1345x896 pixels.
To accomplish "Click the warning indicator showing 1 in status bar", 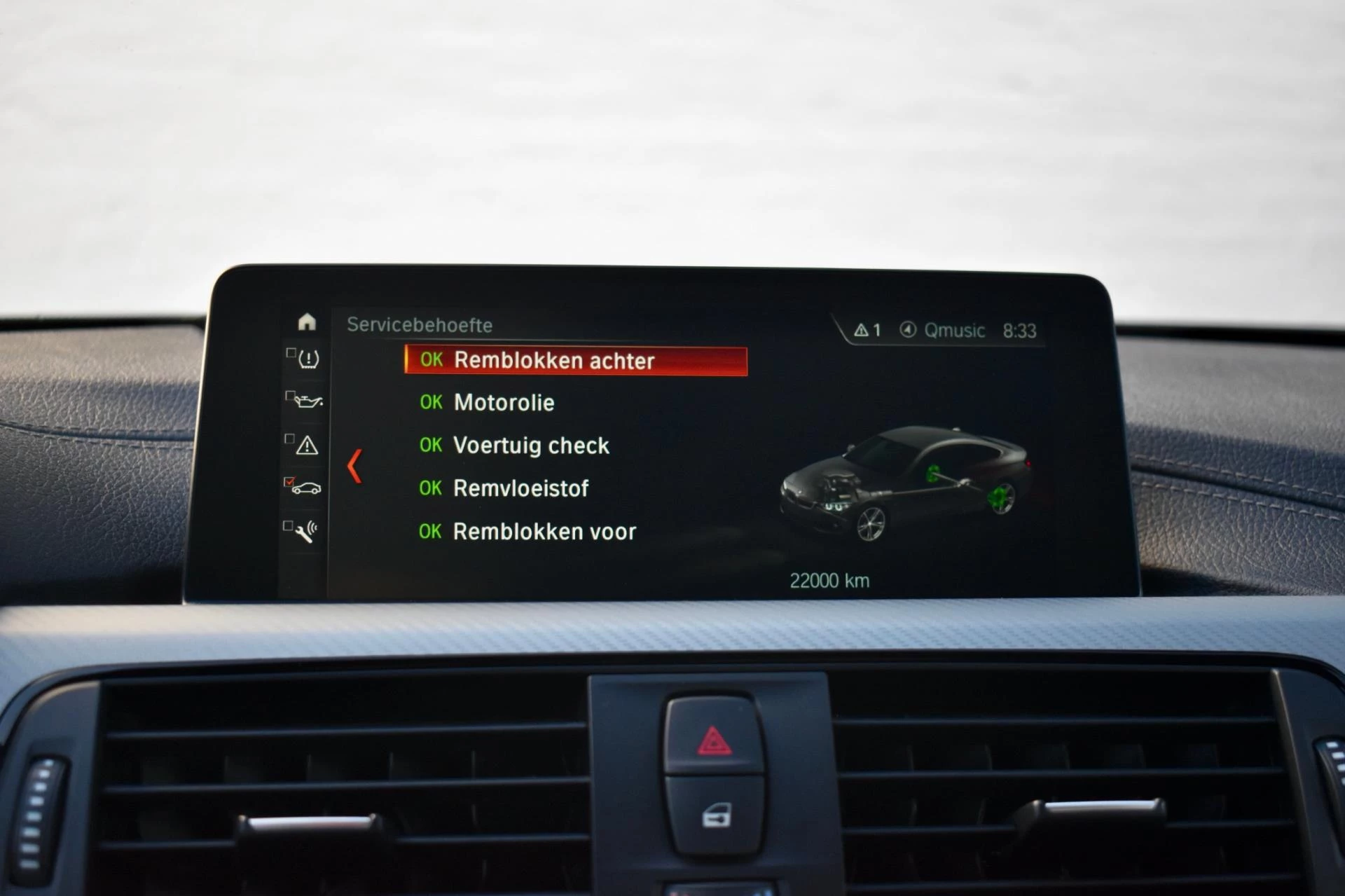I will pyautogui.click(x=869, y=329).
